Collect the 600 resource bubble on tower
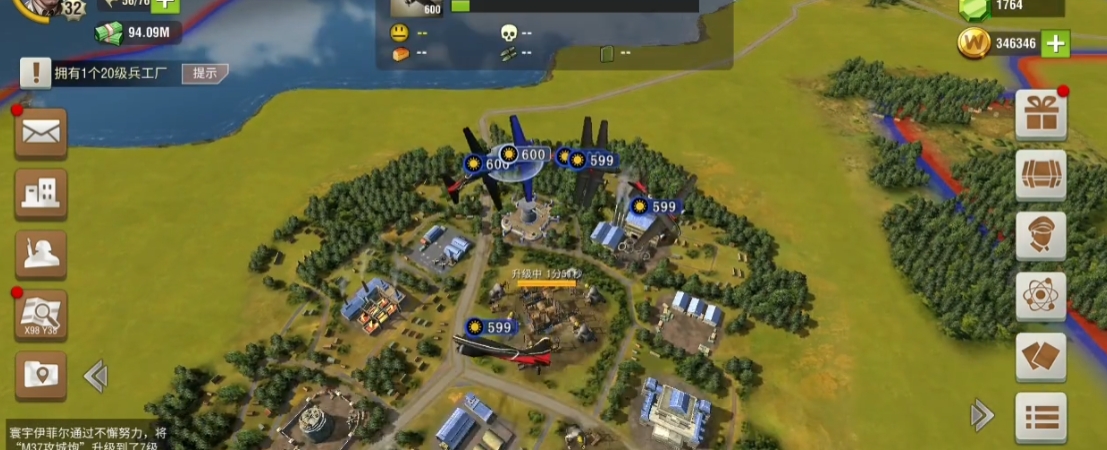This screenshot has height=450, width=1107. click(524, 154)
